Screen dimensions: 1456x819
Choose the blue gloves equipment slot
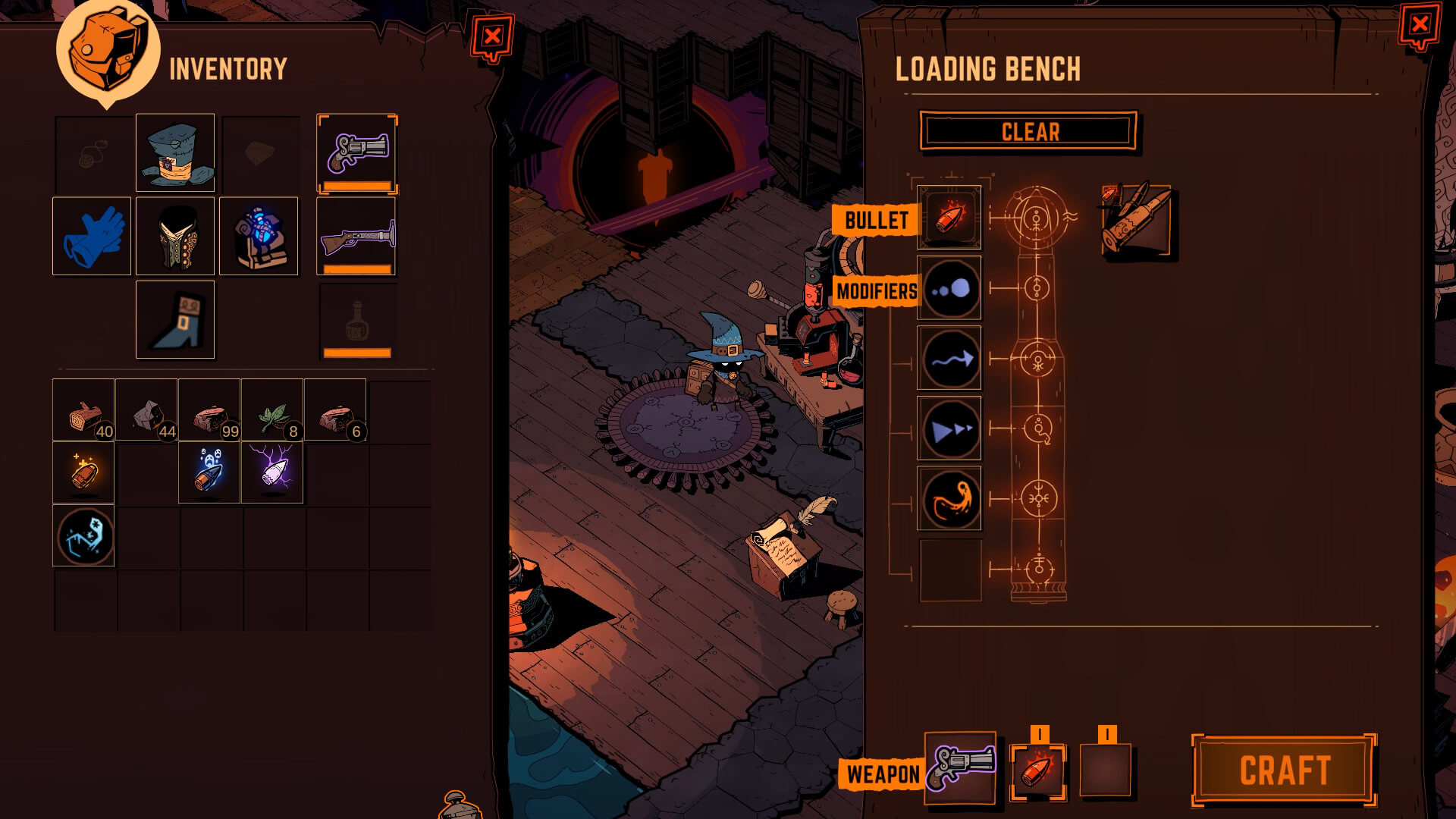92,236
